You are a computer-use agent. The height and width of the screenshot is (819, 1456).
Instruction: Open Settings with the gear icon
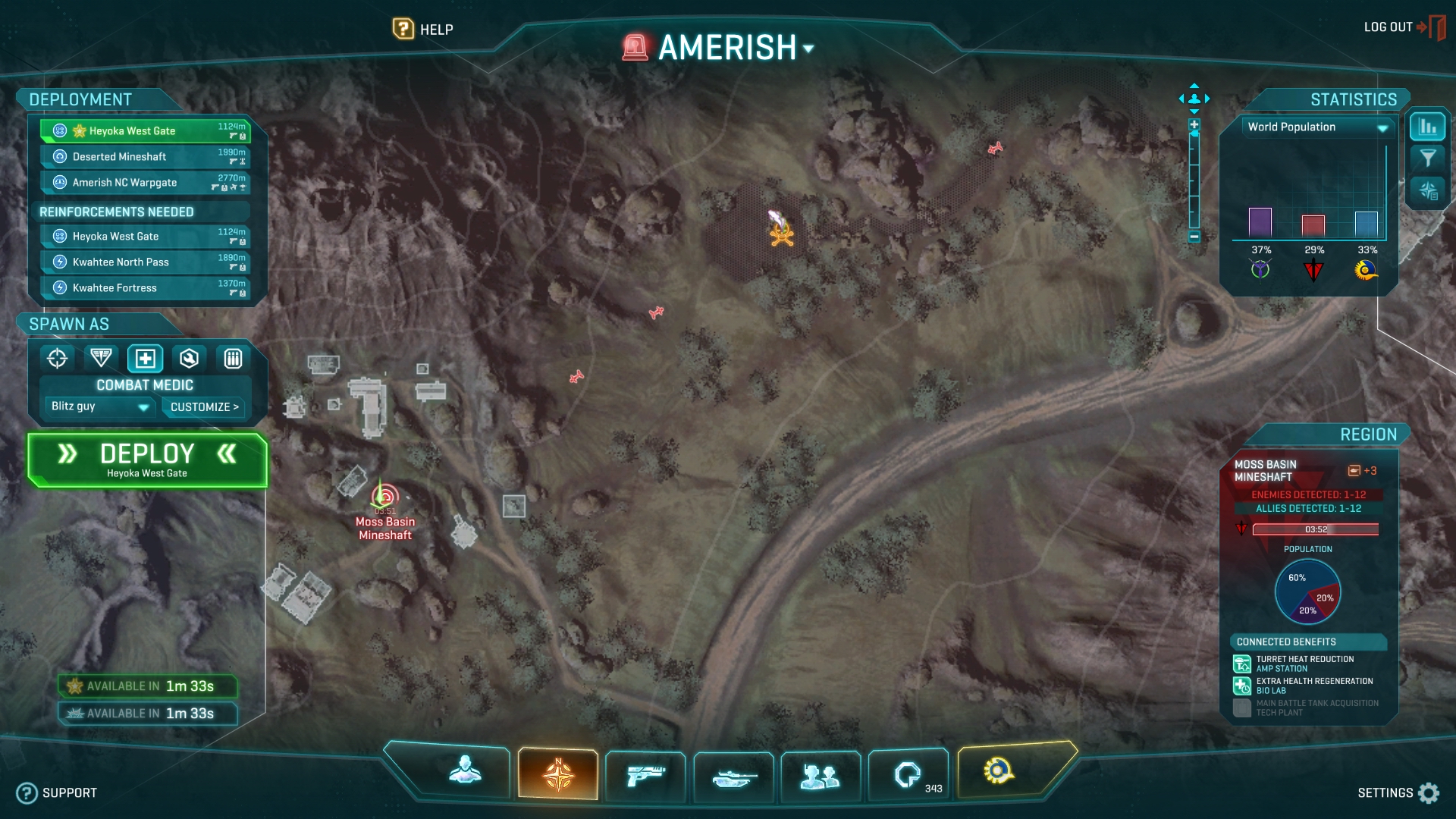click(x=1429, y=792)
